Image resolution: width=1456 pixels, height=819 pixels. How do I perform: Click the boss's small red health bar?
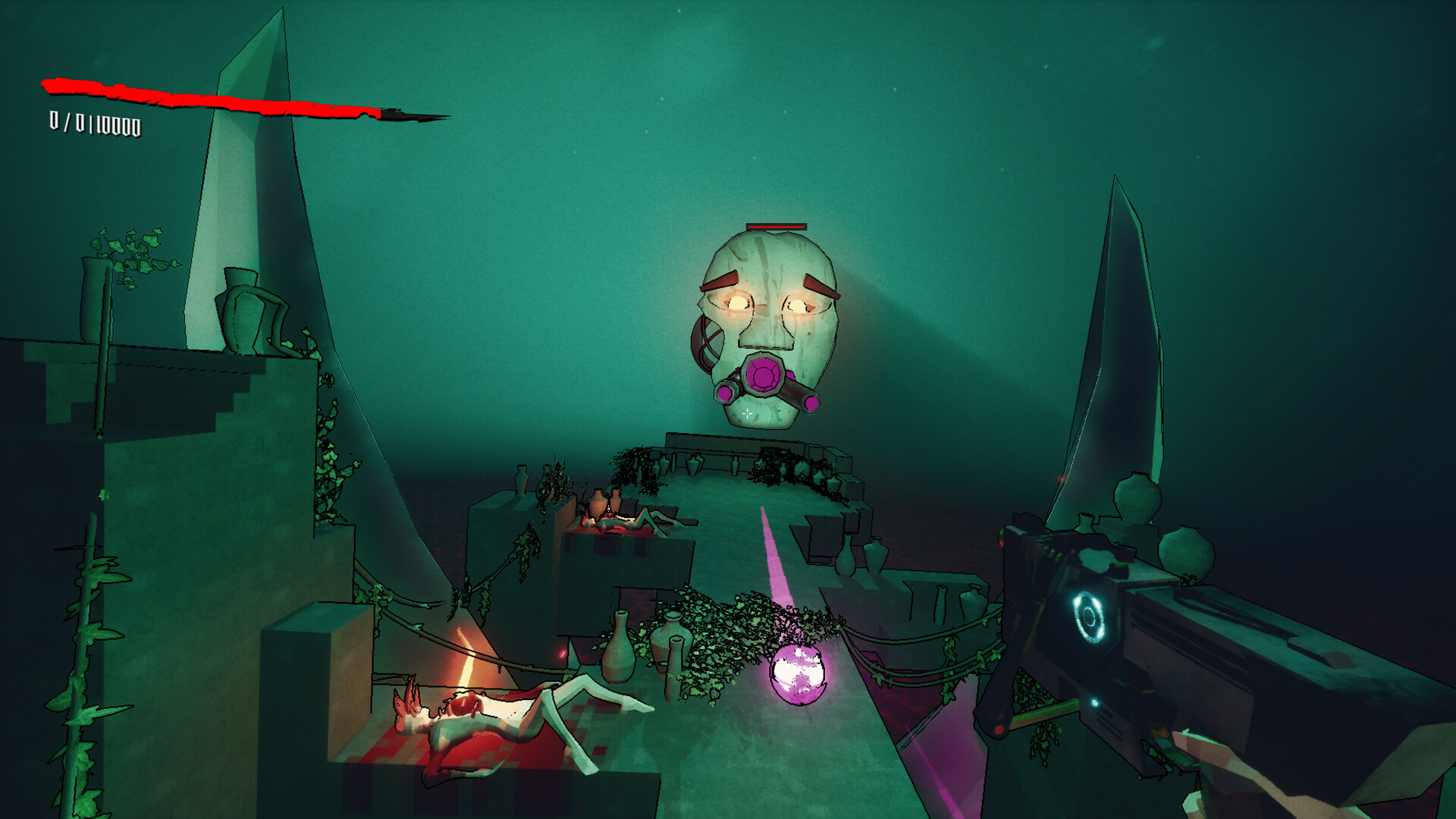tap(775, 227)
